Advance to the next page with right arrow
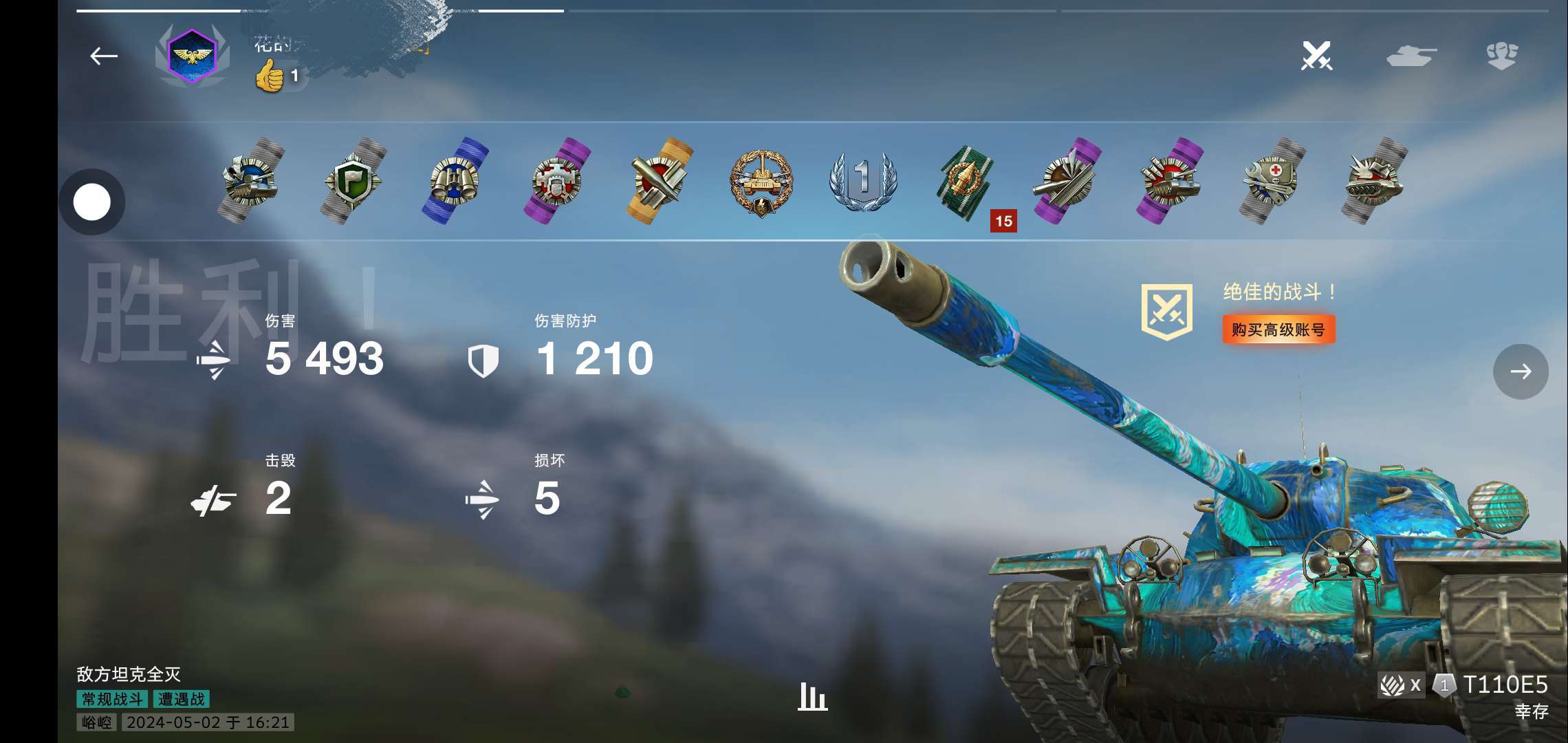The width and height of the screenshot is (1568, 743). pyautogui.click(x=1521, y=371)
